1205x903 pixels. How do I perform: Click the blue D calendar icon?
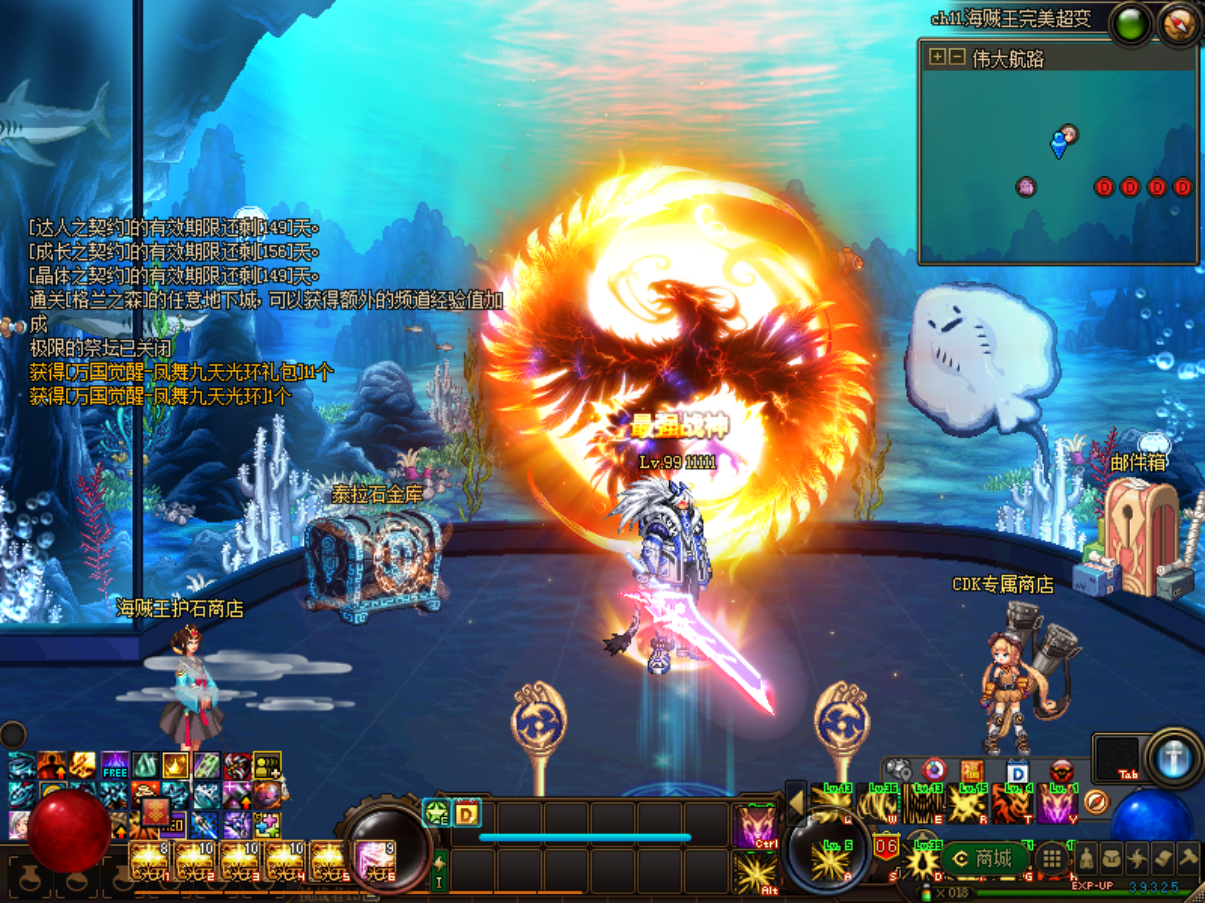pos(1017,772)
